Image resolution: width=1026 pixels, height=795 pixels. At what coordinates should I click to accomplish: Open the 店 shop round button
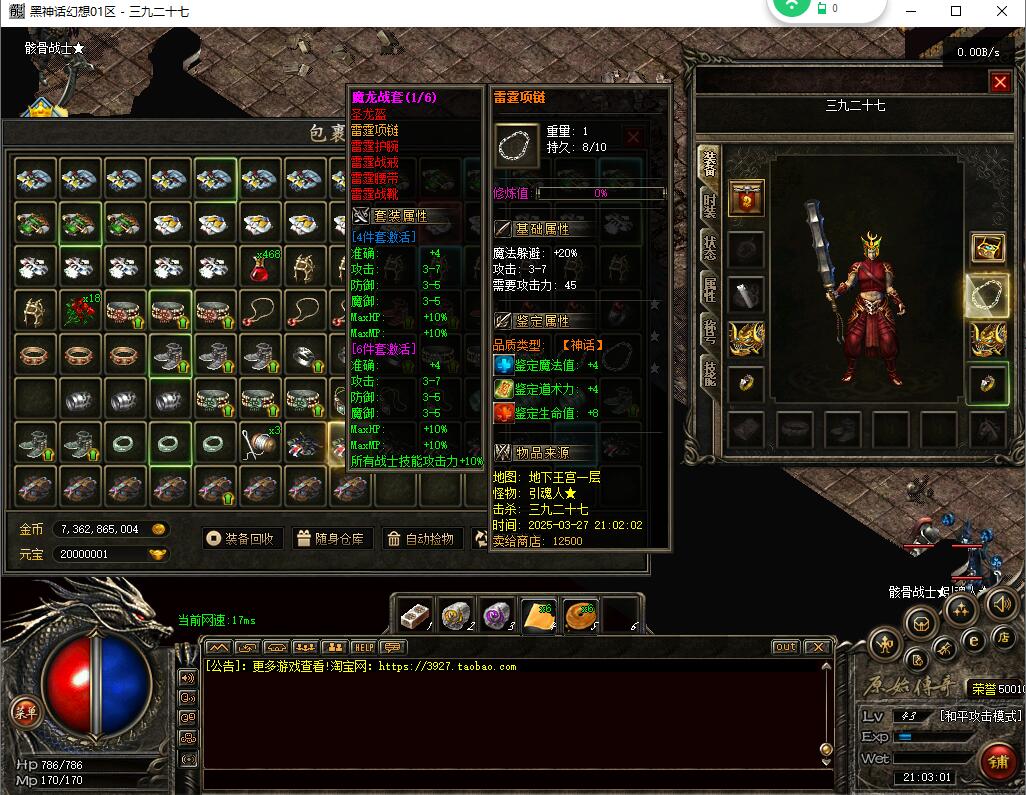point(1003,637)
